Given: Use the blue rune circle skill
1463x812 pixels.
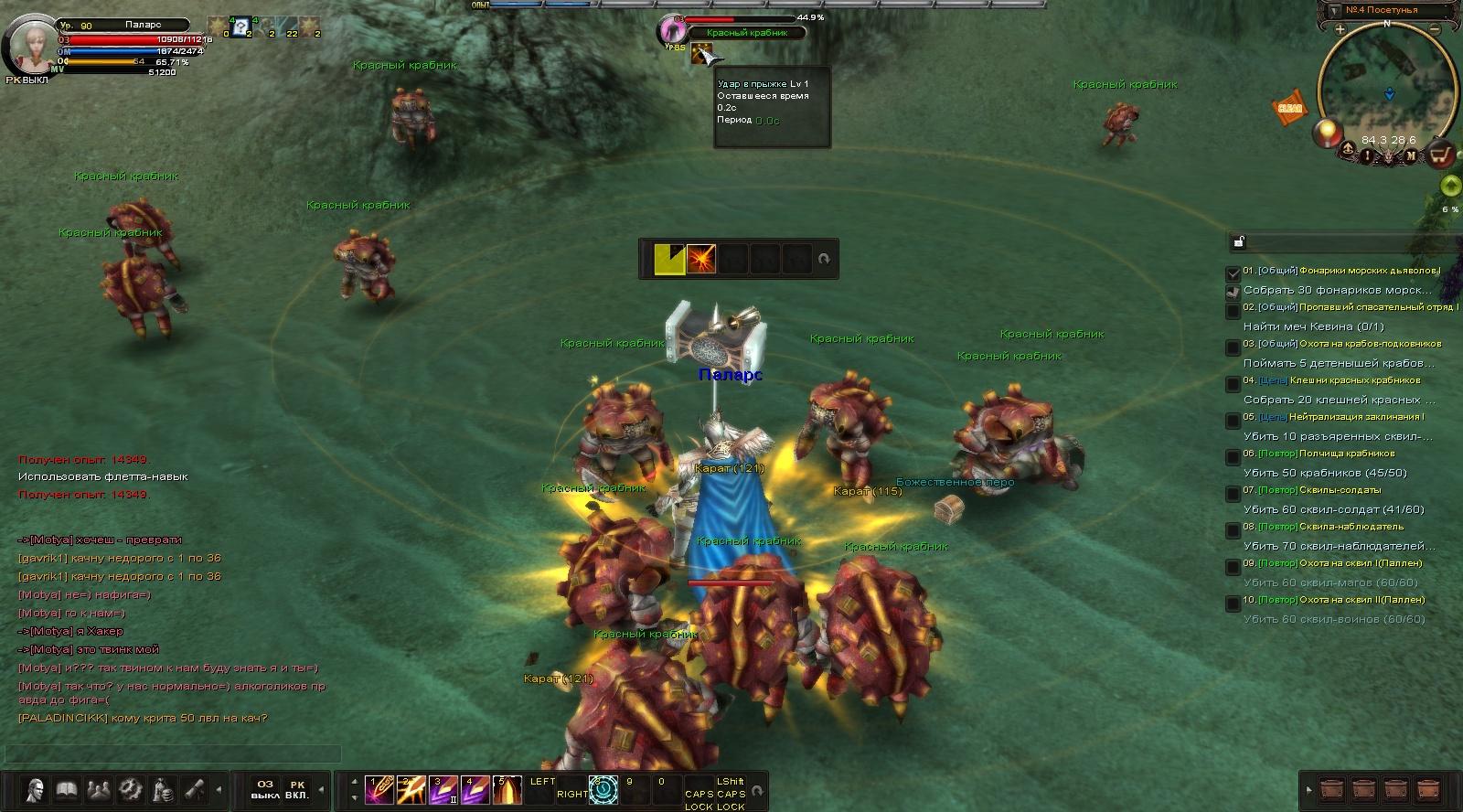Looking at the screenshot, I should tap(603, 789).
